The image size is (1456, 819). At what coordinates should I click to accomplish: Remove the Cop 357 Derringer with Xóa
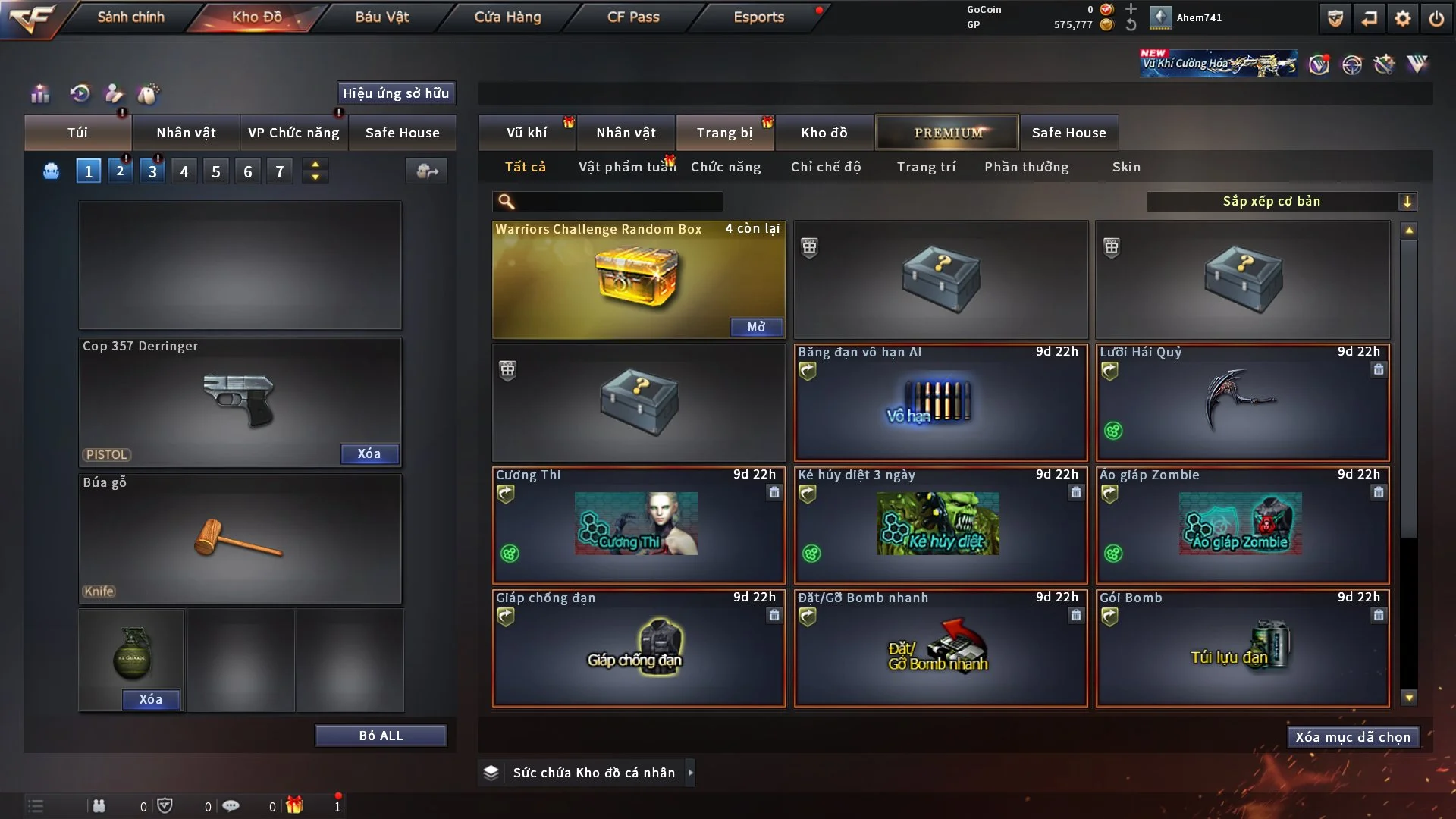369,453
